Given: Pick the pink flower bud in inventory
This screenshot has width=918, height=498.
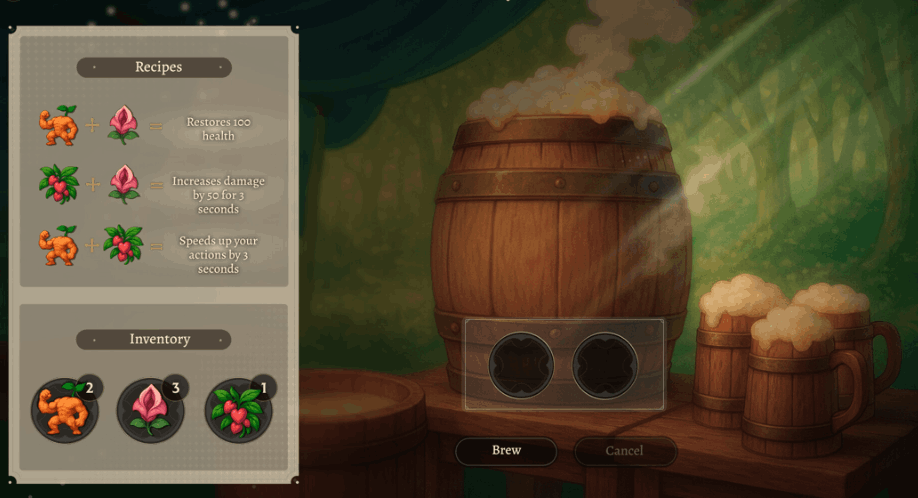Looking at the screenshot, I should point(151,409).
